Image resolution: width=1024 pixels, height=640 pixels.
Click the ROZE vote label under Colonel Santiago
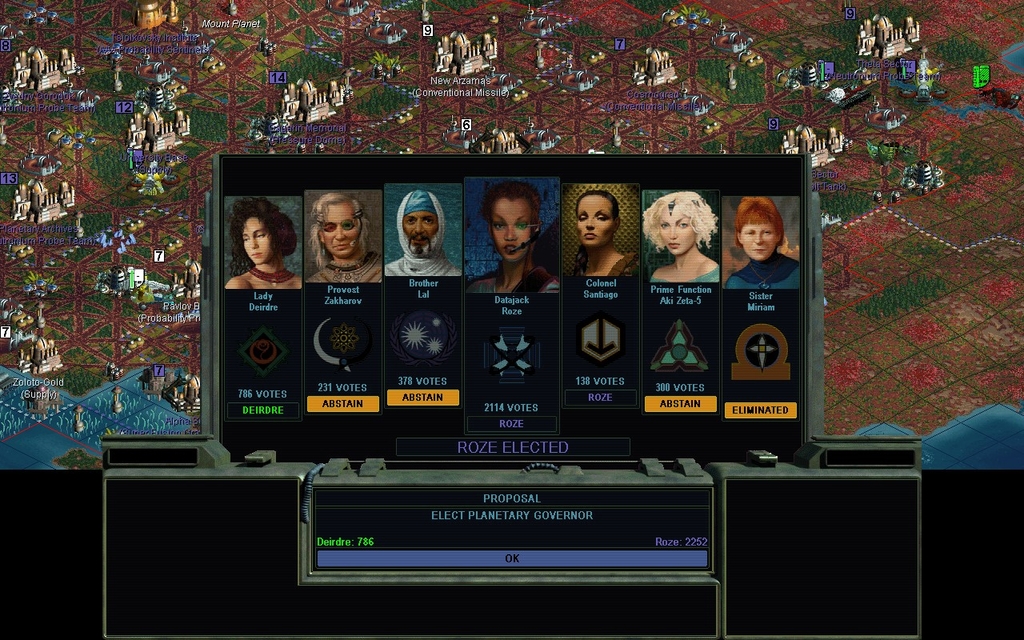[600, 397]
